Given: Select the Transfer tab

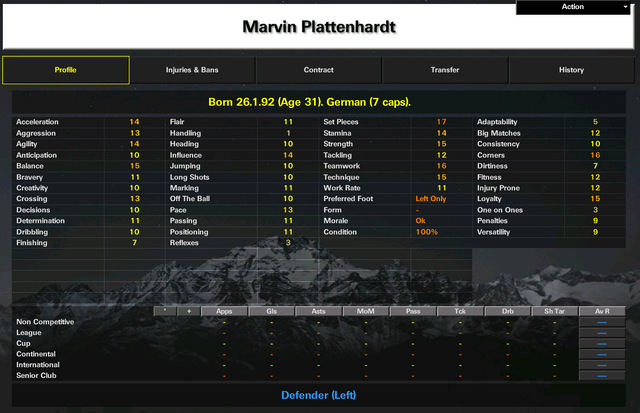Looking at the screenshot, I should 445,70.
